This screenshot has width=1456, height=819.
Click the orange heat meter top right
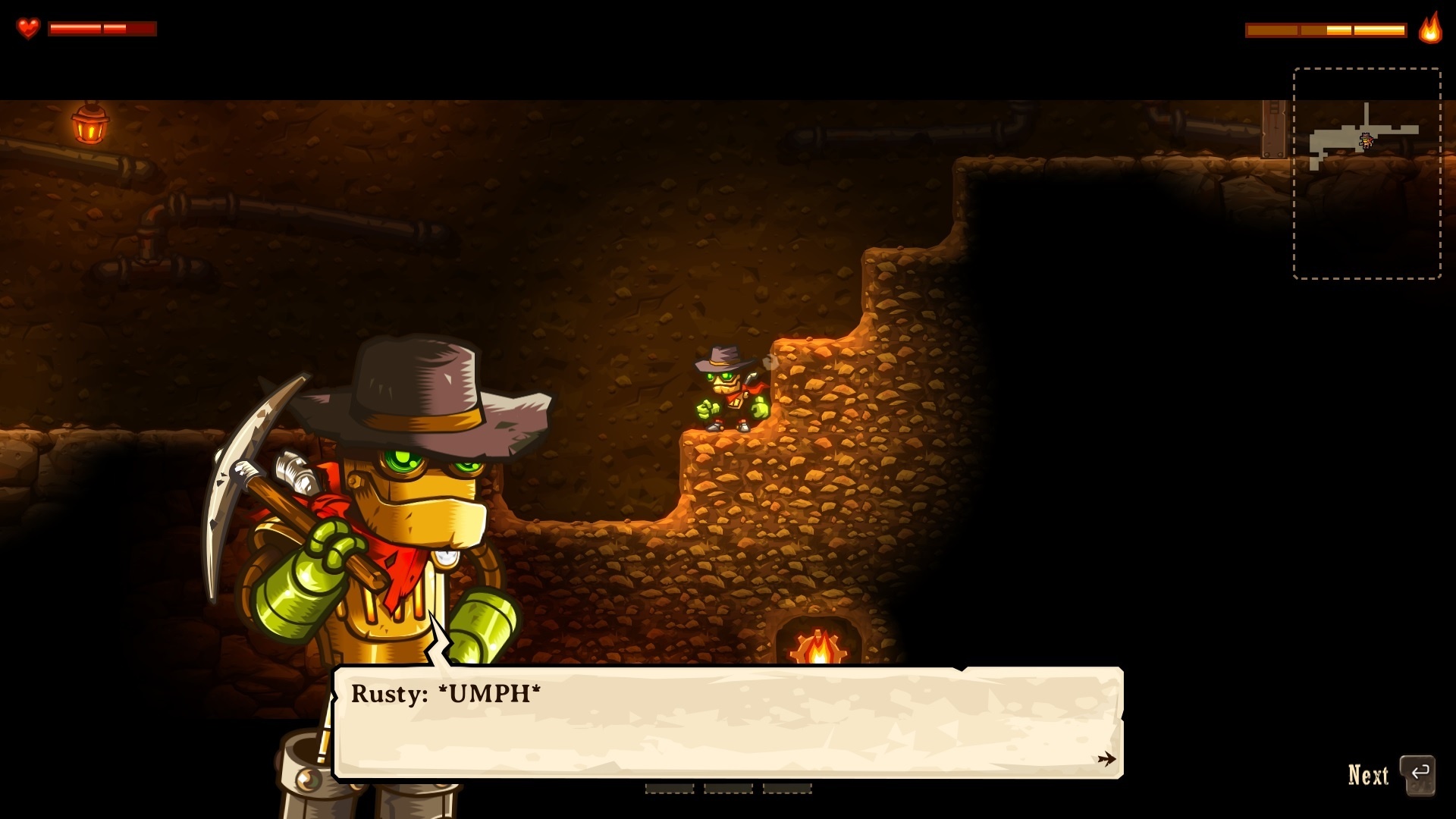(1327, 29)
